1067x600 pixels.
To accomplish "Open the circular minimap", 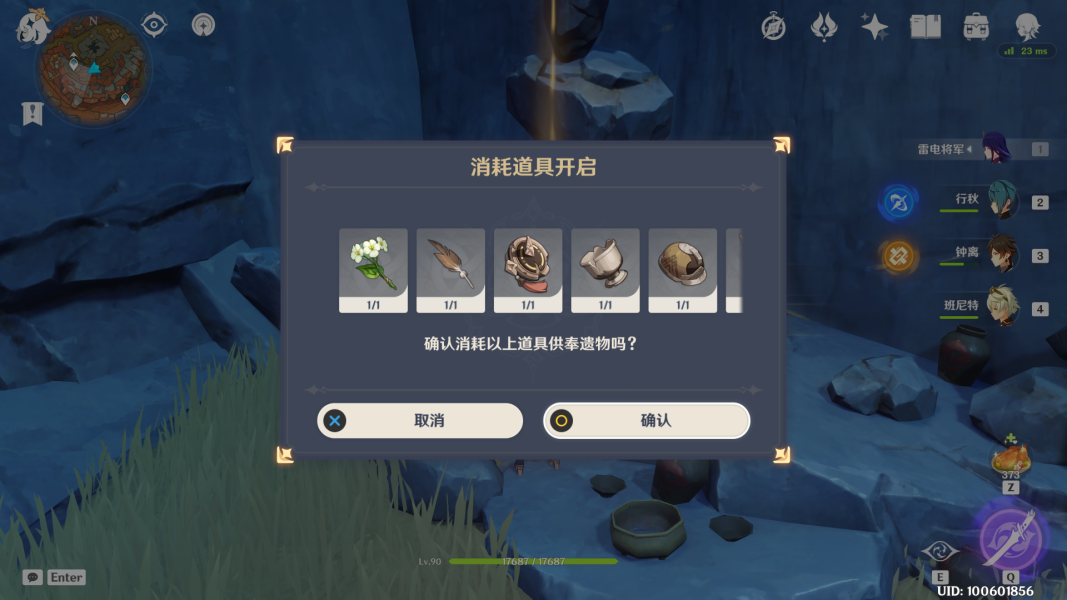I will click(93, 68).
